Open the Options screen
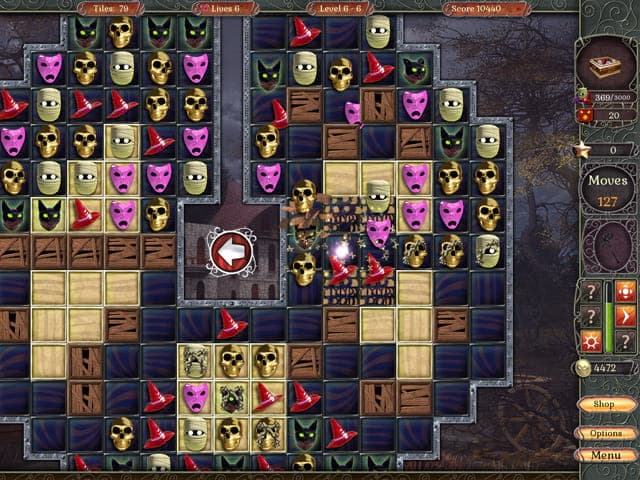 tap(605, 433)
